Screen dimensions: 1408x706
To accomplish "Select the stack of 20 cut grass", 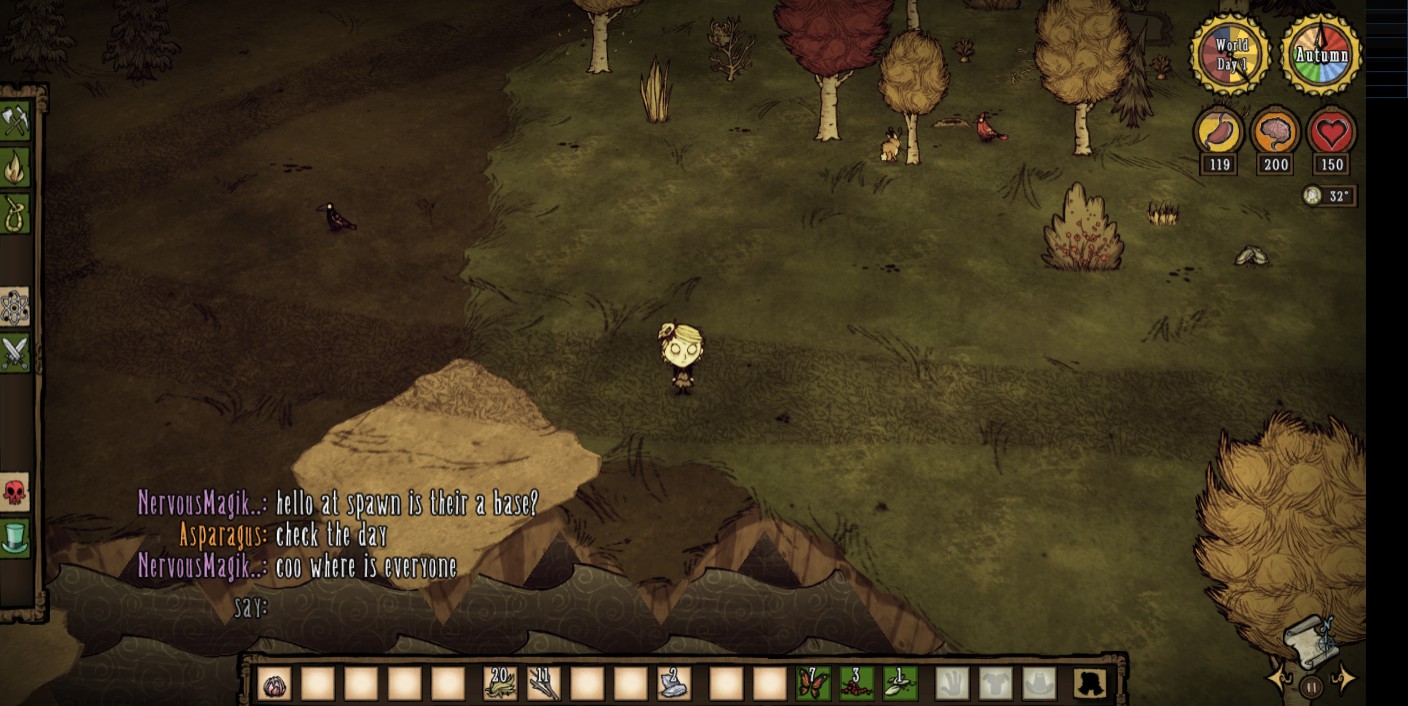I will pyautogui.click(x=500, y=684).
